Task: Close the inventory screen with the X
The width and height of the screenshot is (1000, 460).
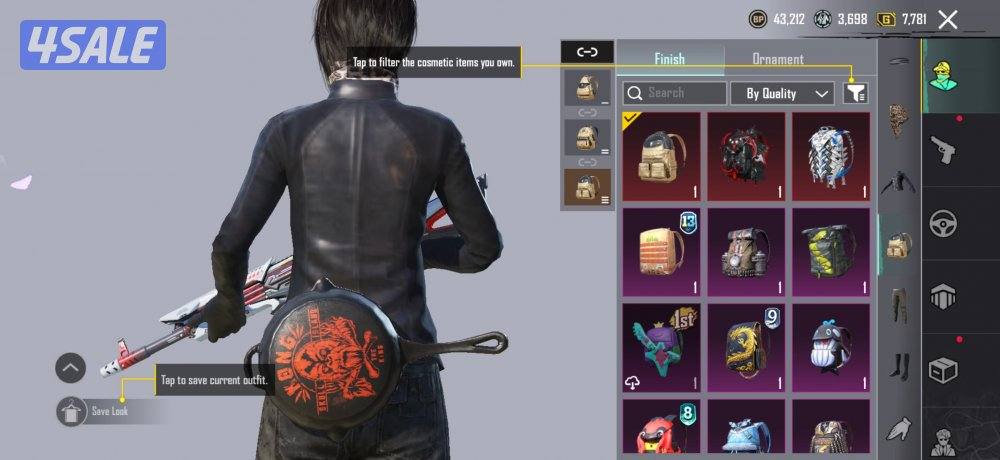Action: click(948, 19)
